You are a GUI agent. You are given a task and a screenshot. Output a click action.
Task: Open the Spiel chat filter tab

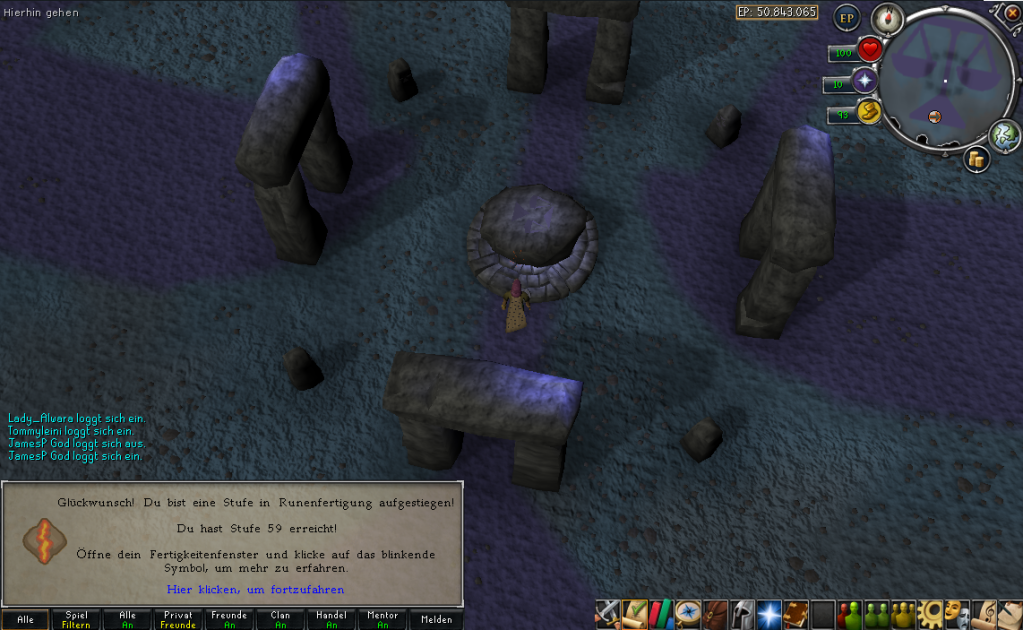pyautogui.click(x=76, y=620)
